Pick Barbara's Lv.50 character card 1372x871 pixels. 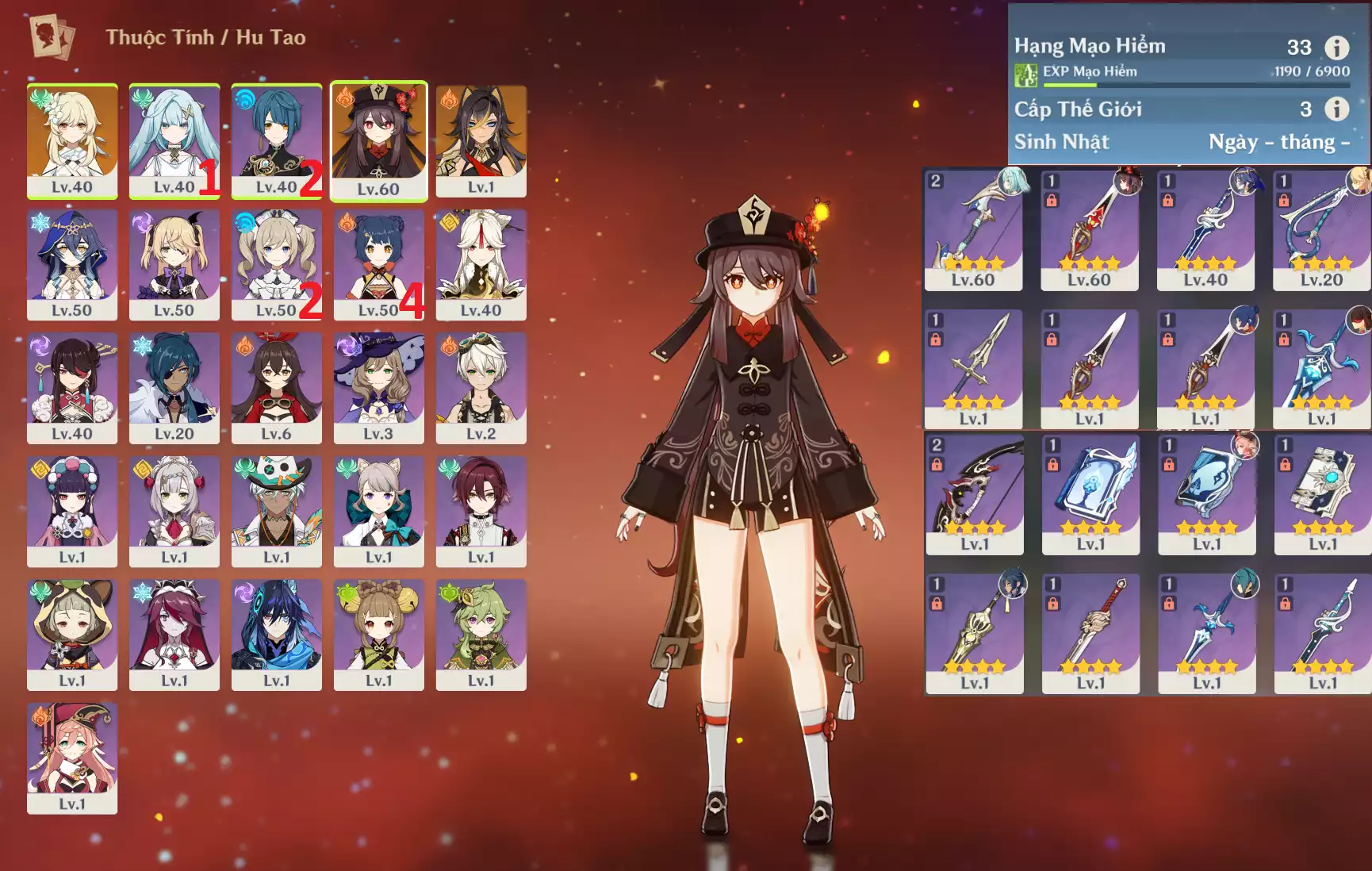pyautogui.click(x=276, y=264)
